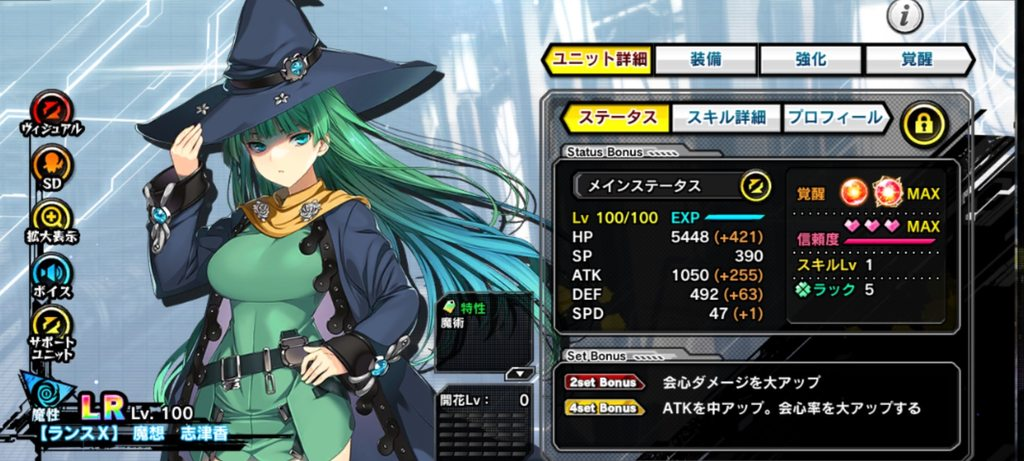Switch the メインステータス display toggle icon
Image resolution: width=1024 pixels, height=461 pixels.
(x=754, y=186)
